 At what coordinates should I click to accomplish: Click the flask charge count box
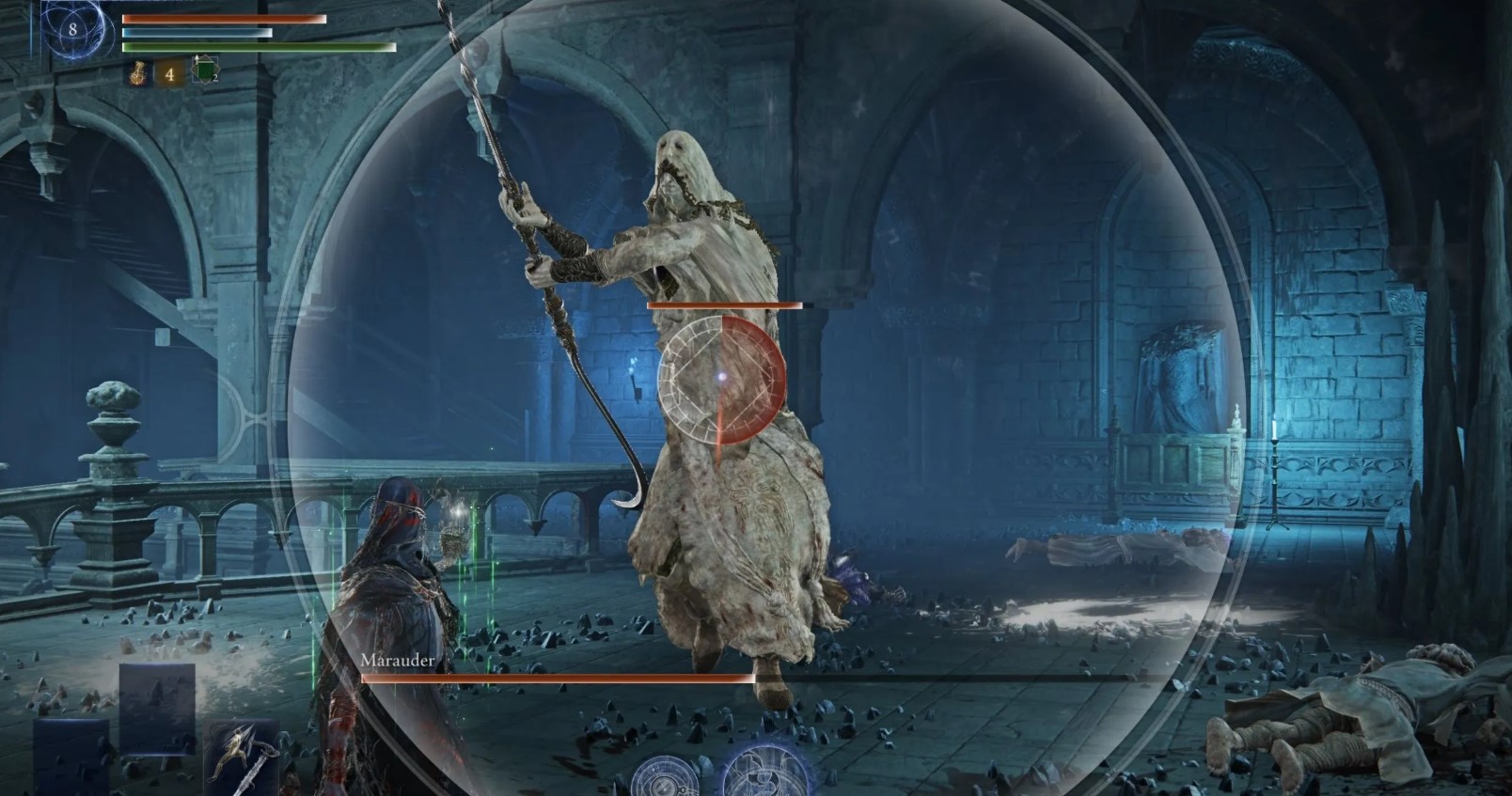(170, 72)
